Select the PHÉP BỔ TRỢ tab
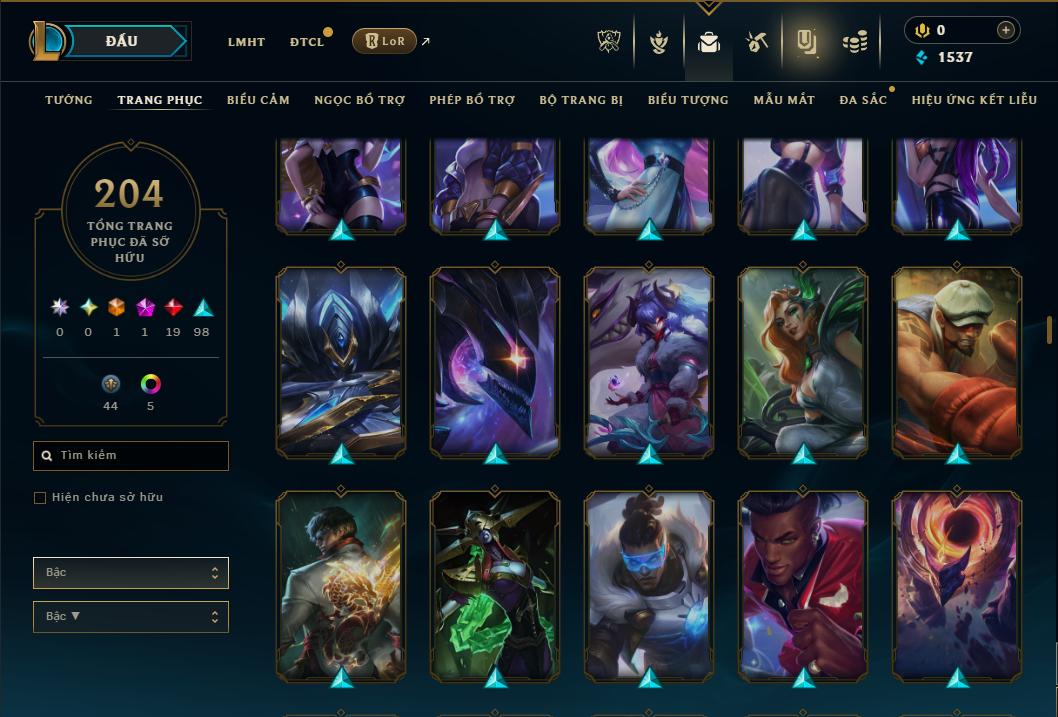 point(472,100)
